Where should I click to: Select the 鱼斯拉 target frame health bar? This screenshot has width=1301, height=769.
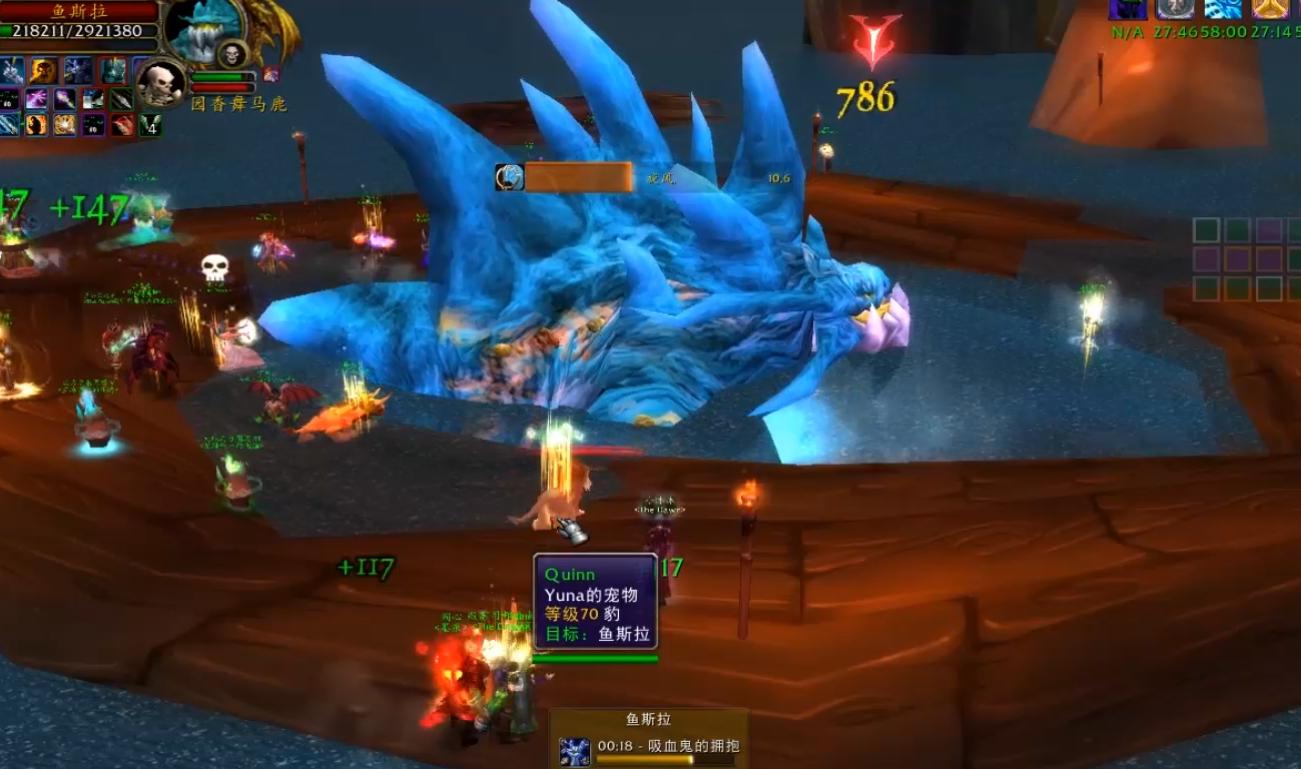(x=76, y=30)
